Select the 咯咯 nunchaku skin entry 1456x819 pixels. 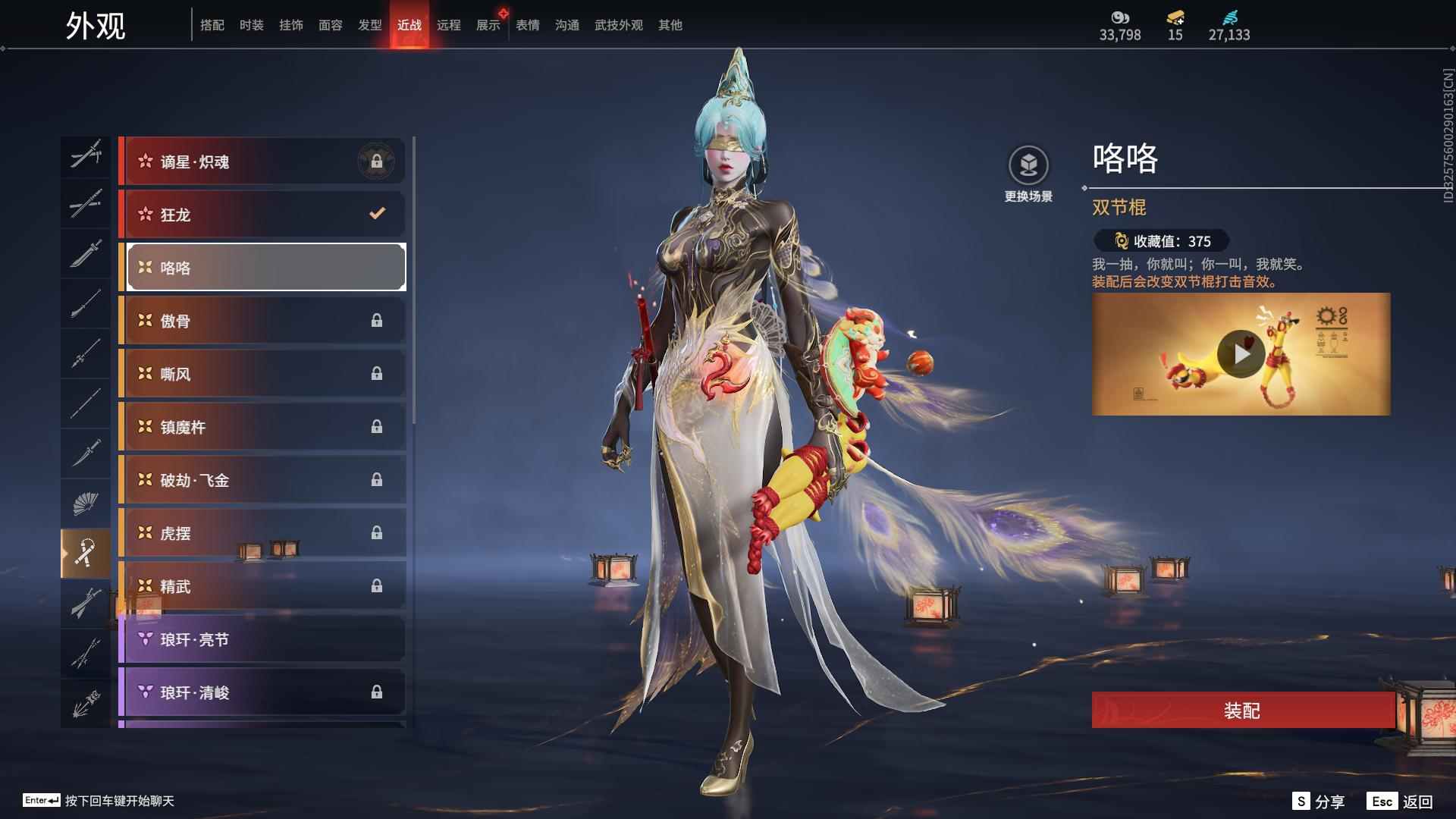click(x=264, y=267)
